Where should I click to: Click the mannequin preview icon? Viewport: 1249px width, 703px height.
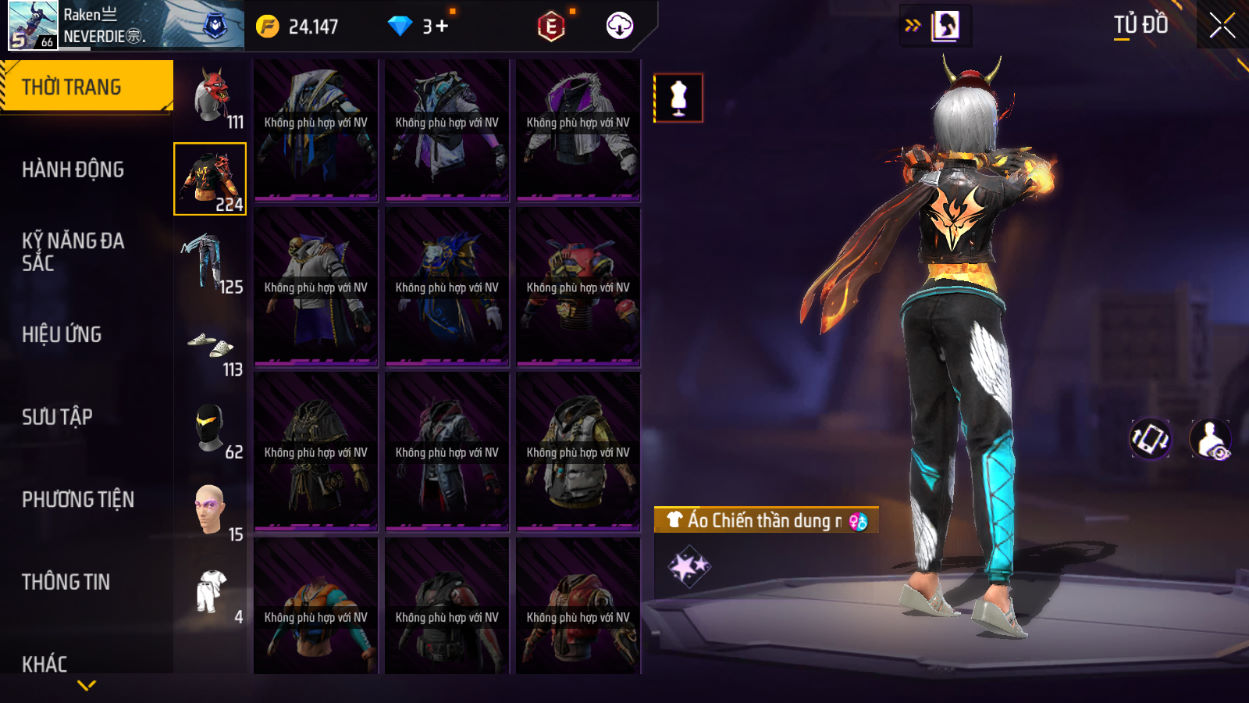coord(679,98)
